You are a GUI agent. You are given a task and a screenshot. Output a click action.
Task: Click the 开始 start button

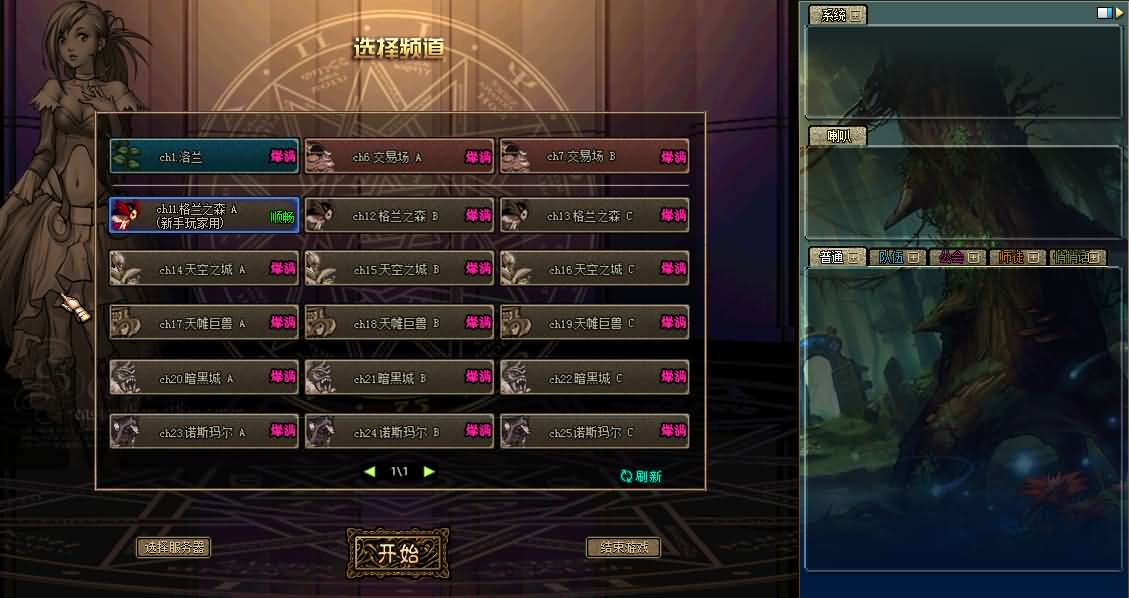[397, 554]
